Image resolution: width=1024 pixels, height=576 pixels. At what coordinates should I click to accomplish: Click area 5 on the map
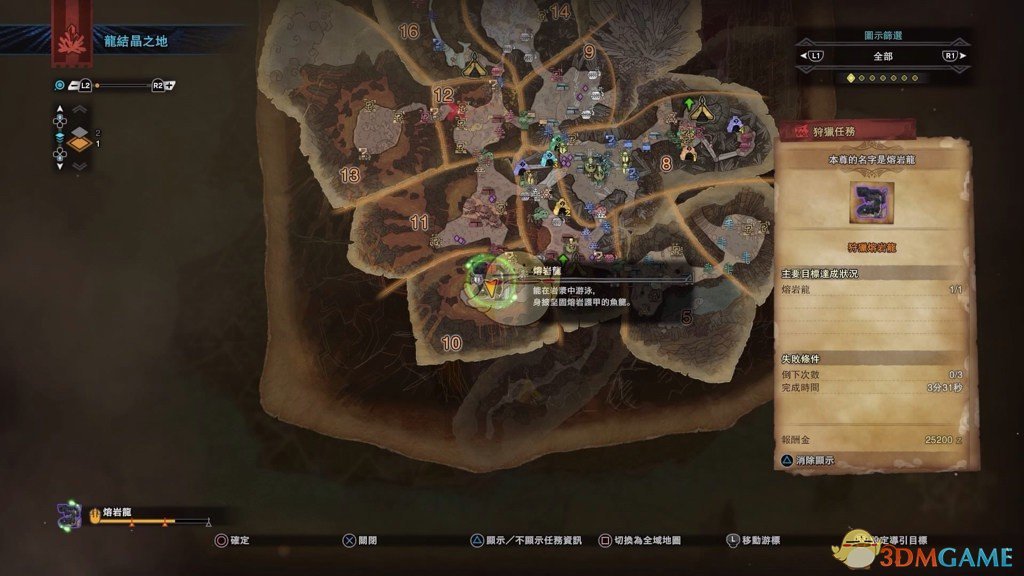pyautogui.click(x=686, y=318)
